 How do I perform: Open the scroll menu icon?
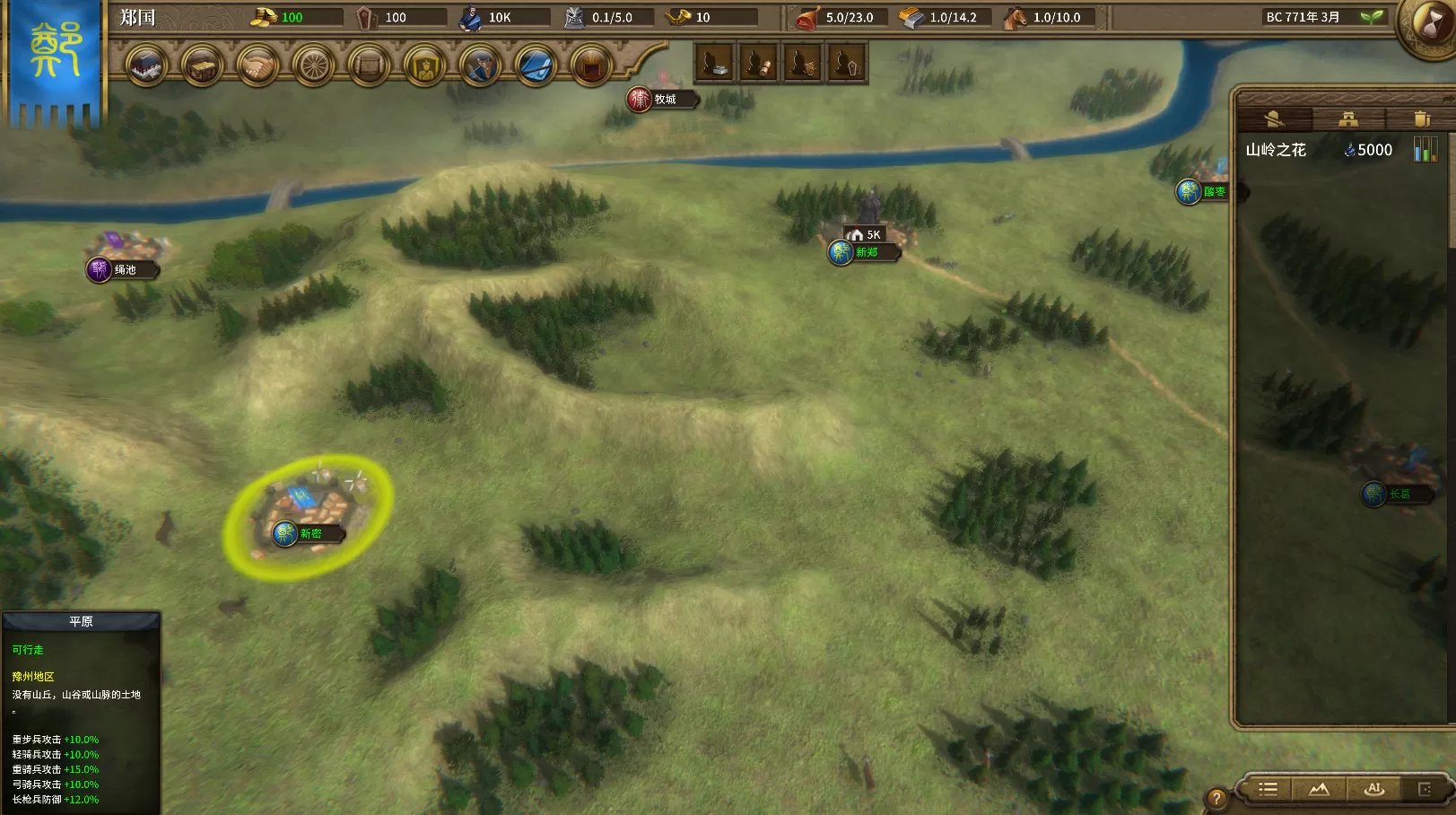click(x=369, y=66)
